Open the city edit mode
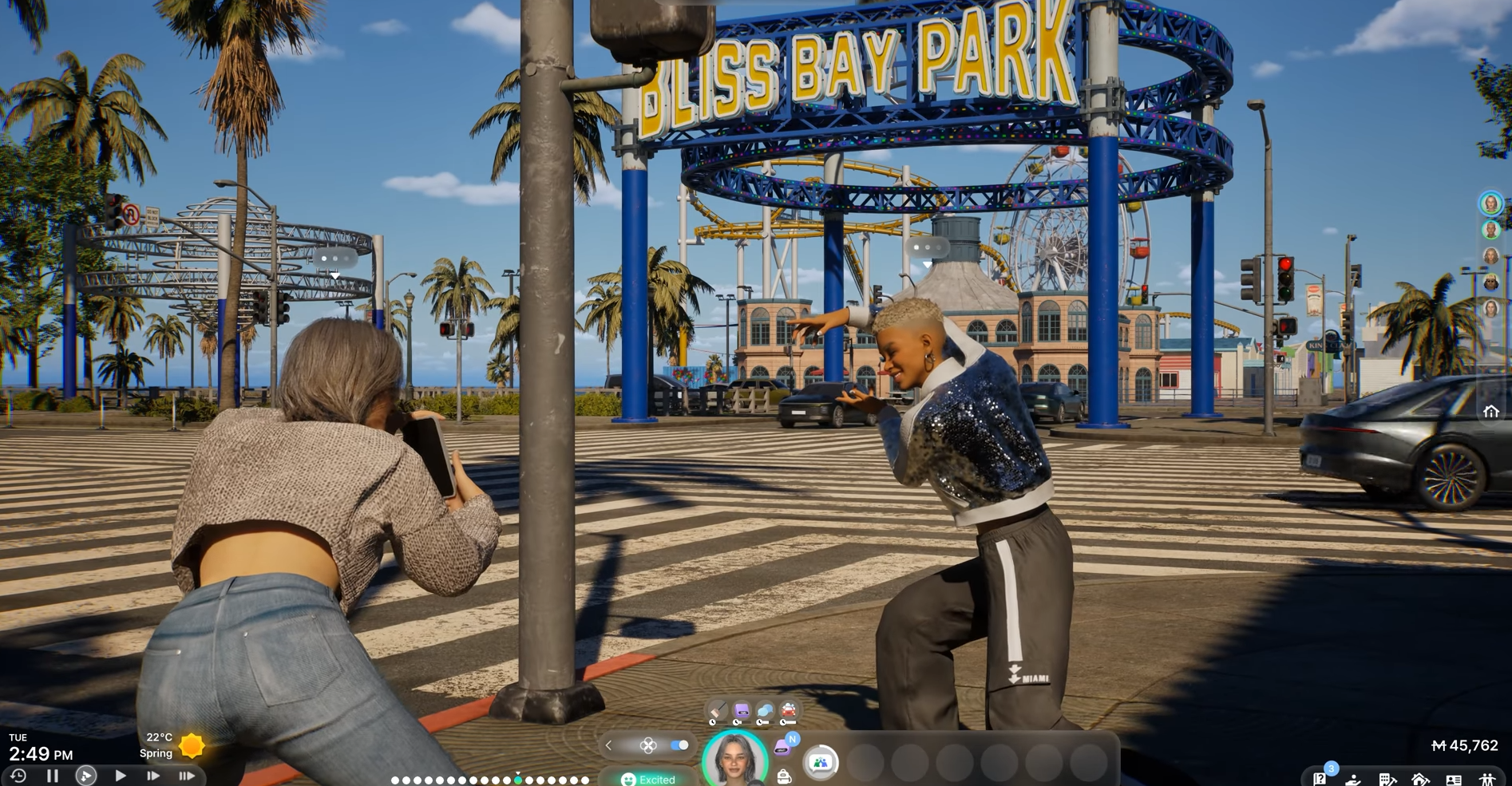 pyautogui.click(x=1387, y=780)
